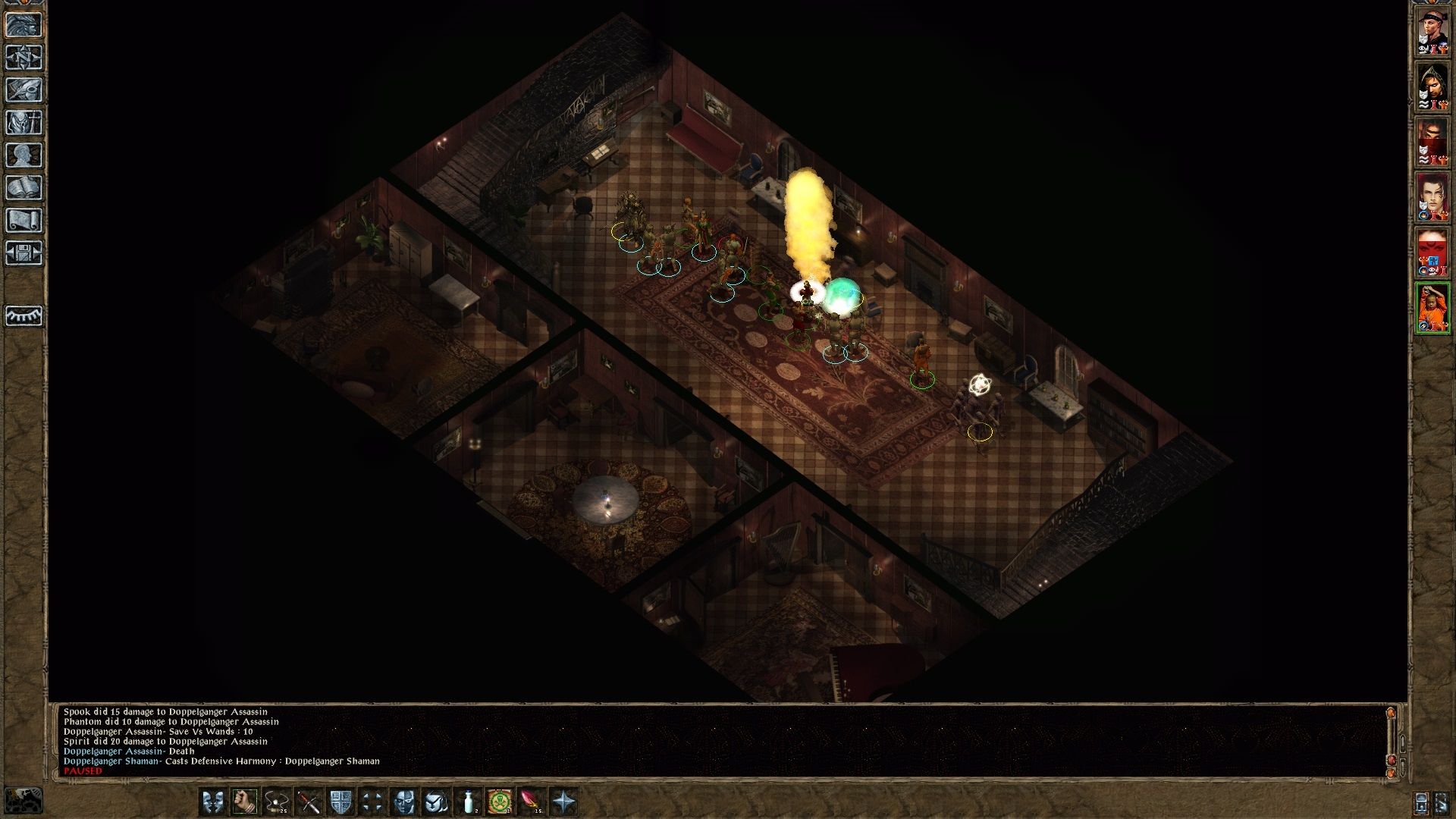Select the fist unarmed attack slot
The height and width of the screenshot is (819, 1456).
click(245, 802)
